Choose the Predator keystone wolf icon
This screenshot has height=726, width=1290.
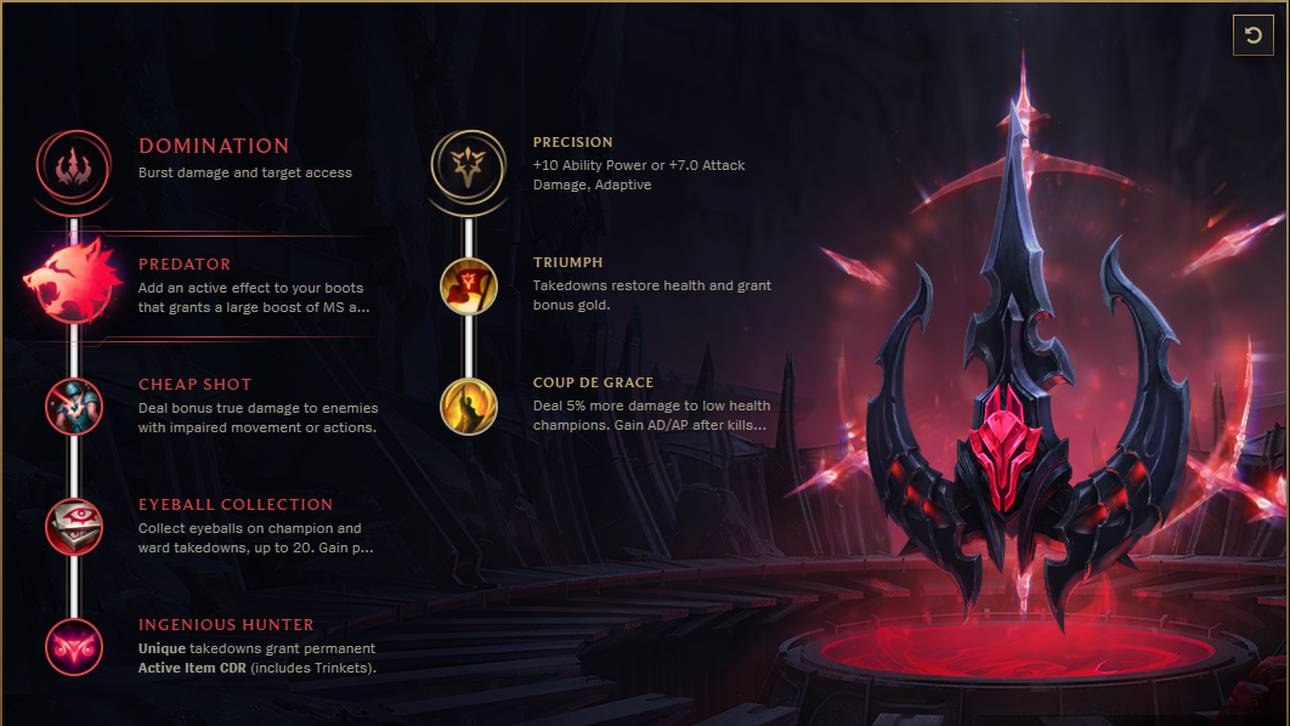tap(72, 281)
